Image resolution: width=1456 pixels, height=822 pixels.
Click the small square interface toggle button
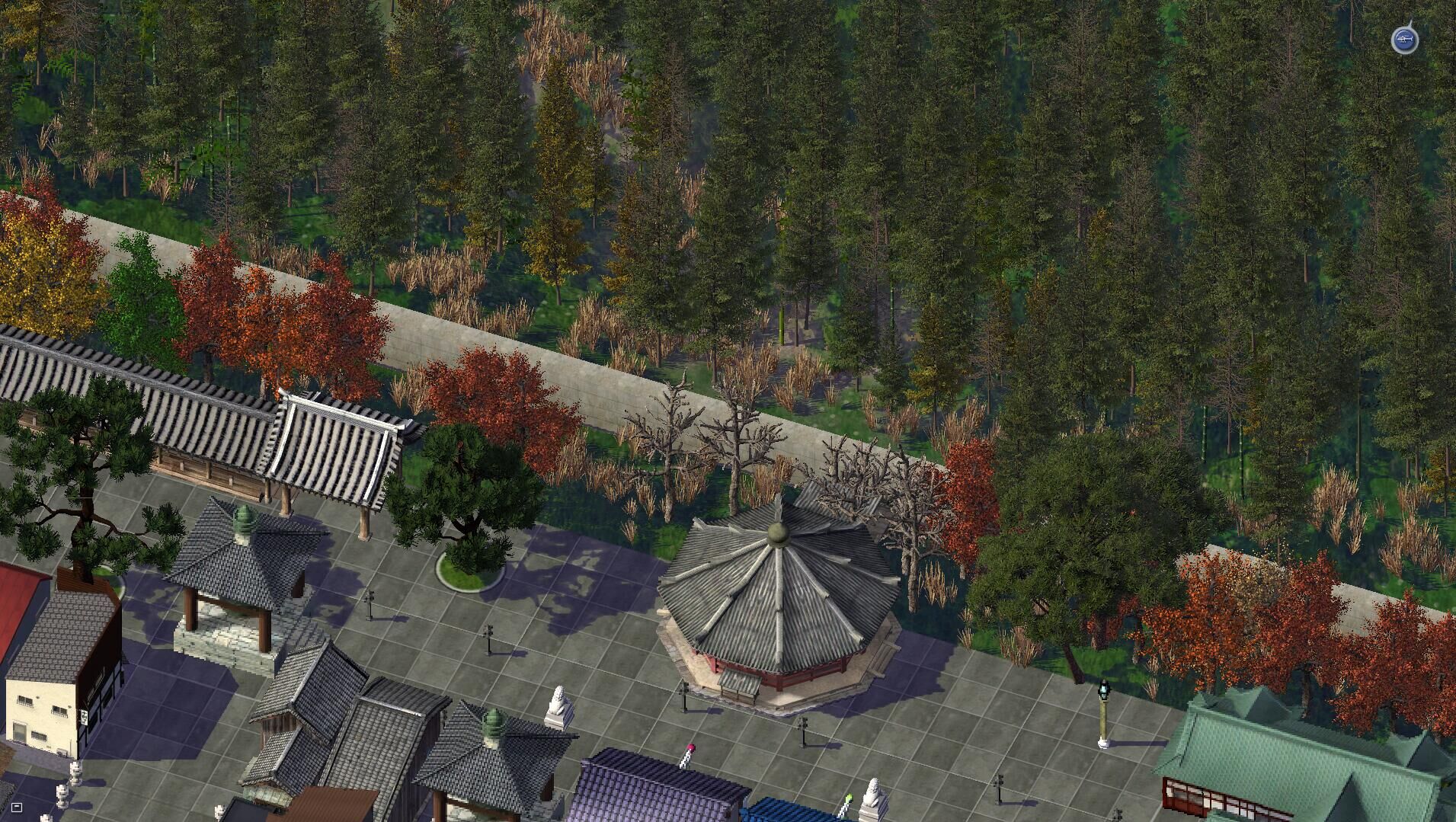point(17,807)
